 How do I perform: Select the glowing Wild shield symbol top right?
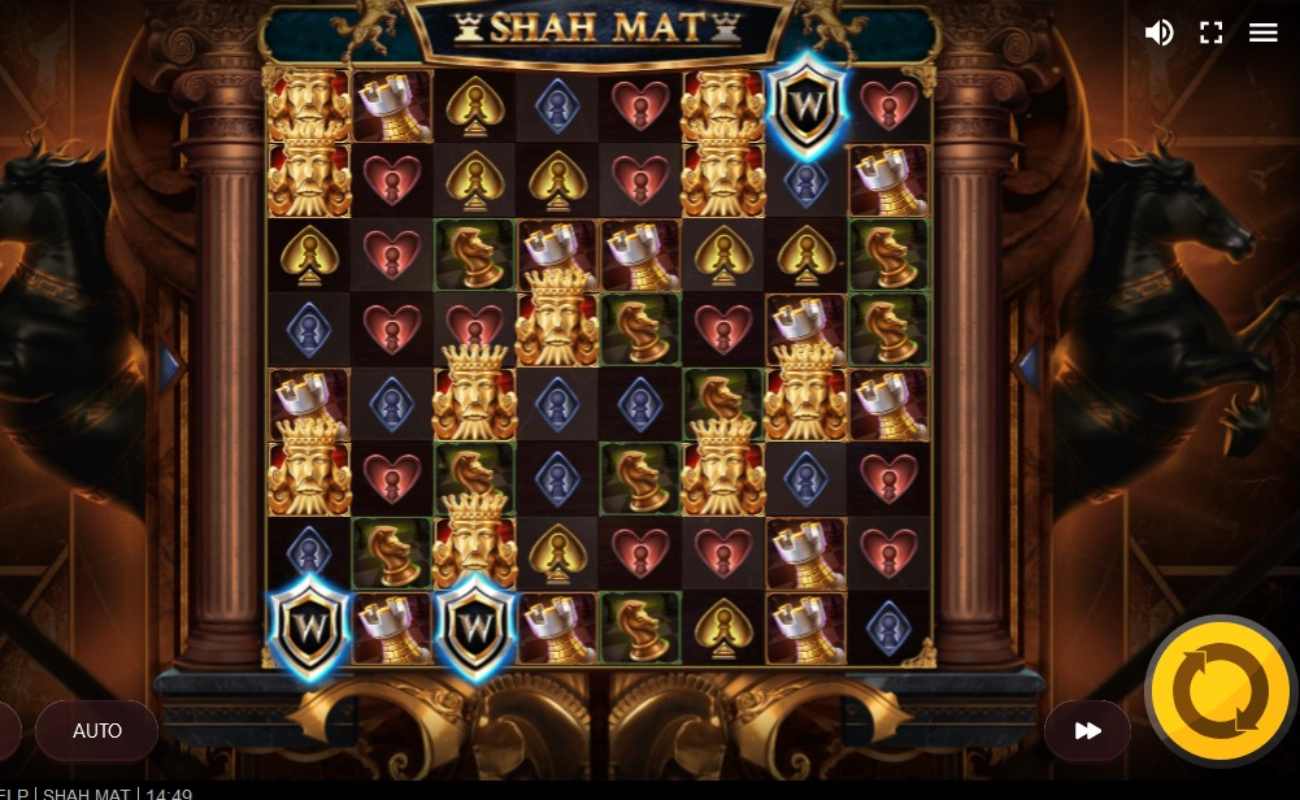805,105
